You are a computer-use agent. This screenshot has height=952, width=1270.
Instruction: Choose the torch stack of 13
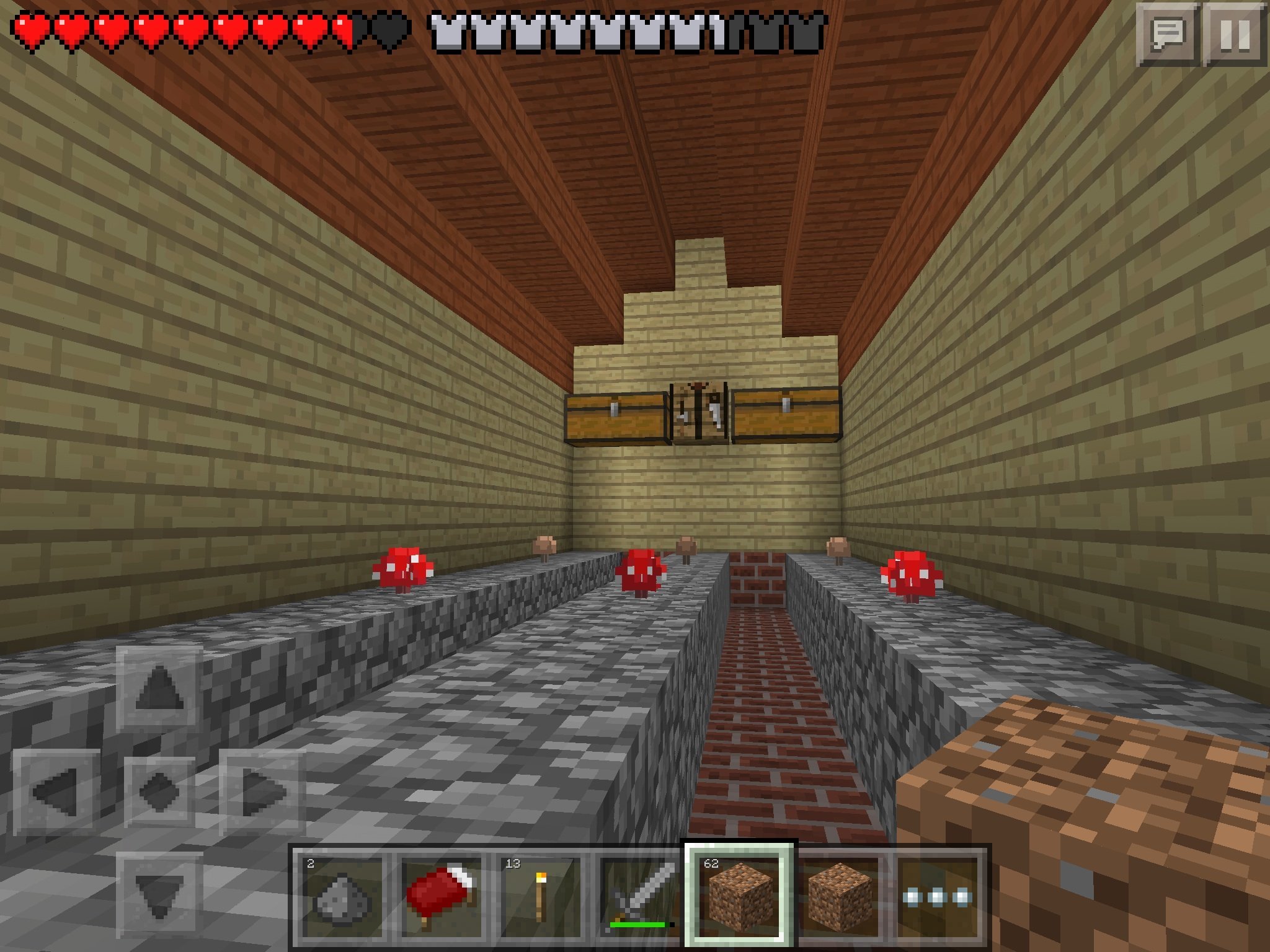(539, 896)
